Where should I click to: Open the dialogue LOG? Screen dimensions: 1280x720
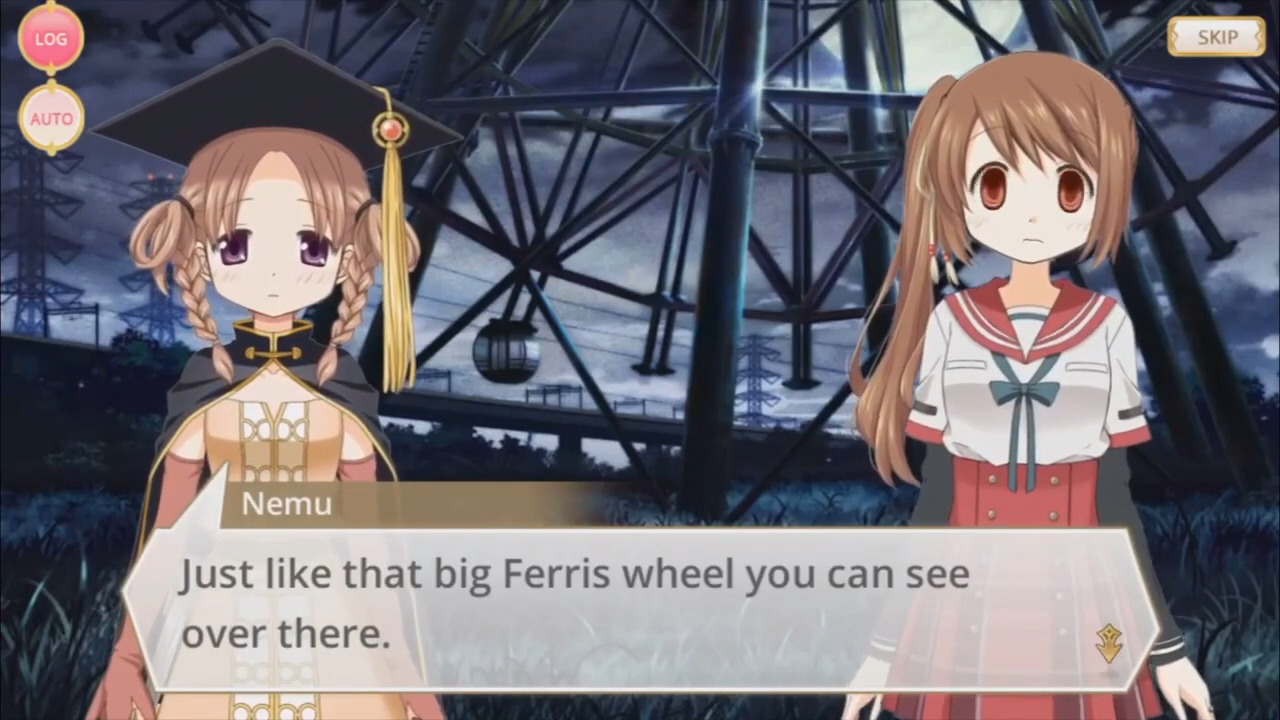(50, 39)
